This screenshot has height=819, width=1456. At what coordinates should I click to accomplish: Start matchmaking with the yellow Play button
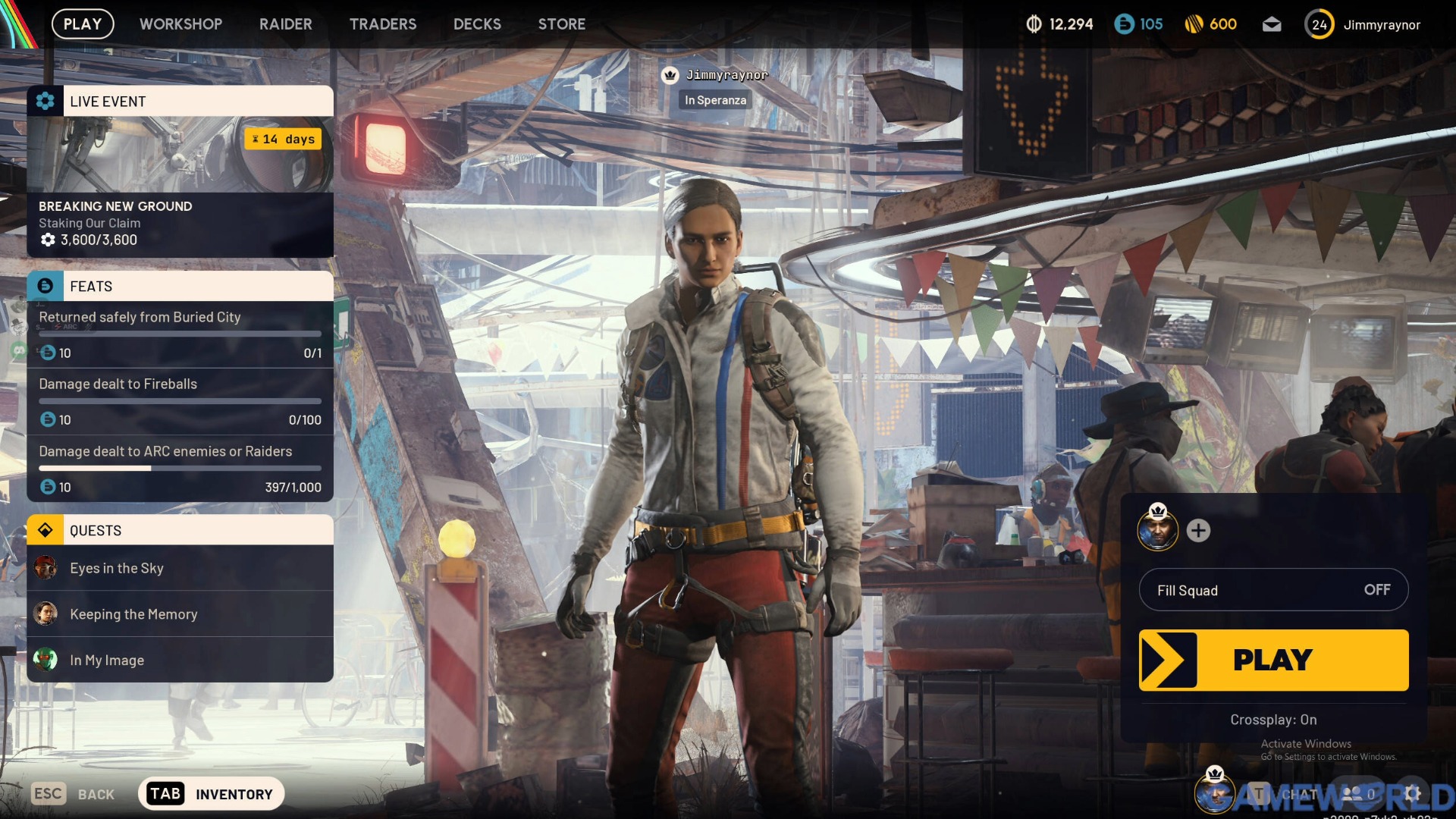coord(1273,660)
